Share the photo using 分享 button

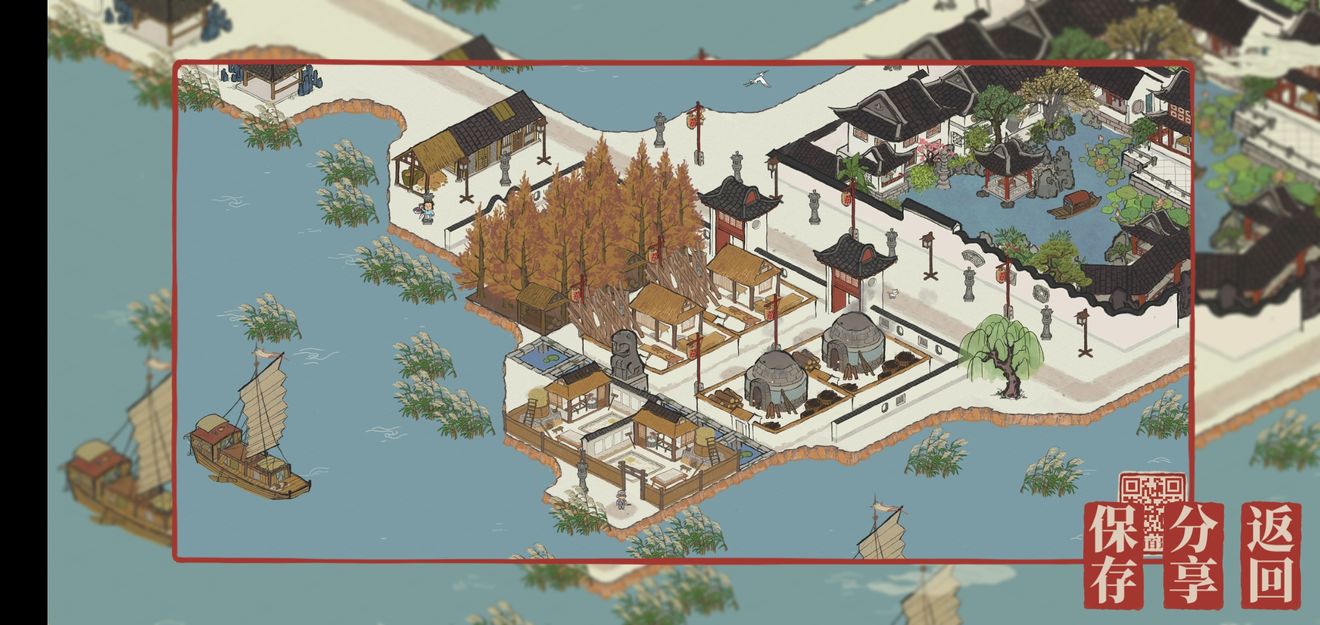click(x=1193, y=555)
